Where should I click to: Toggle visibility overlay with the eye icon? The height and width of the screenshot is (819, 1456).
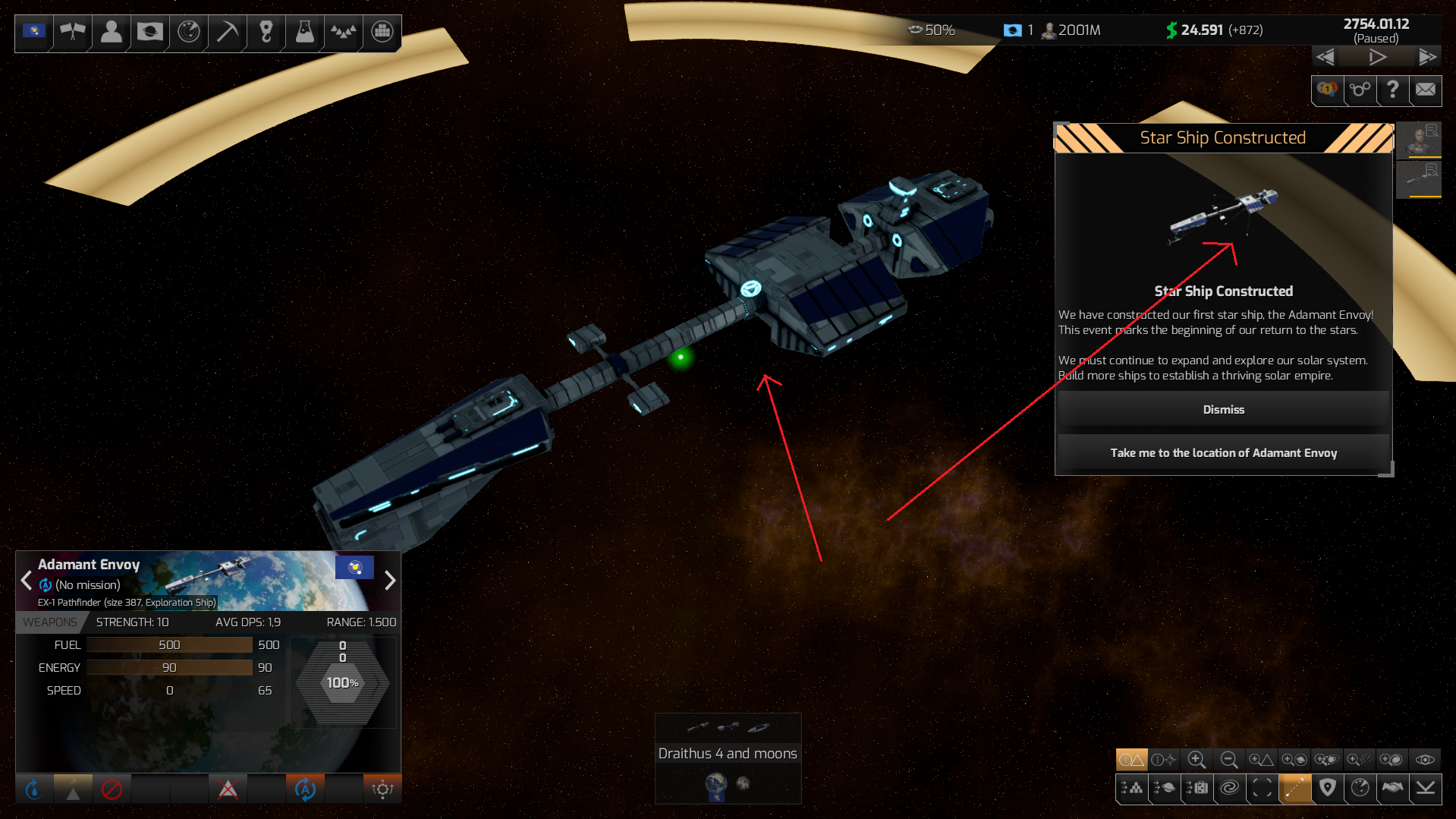tap(1426, 760)
